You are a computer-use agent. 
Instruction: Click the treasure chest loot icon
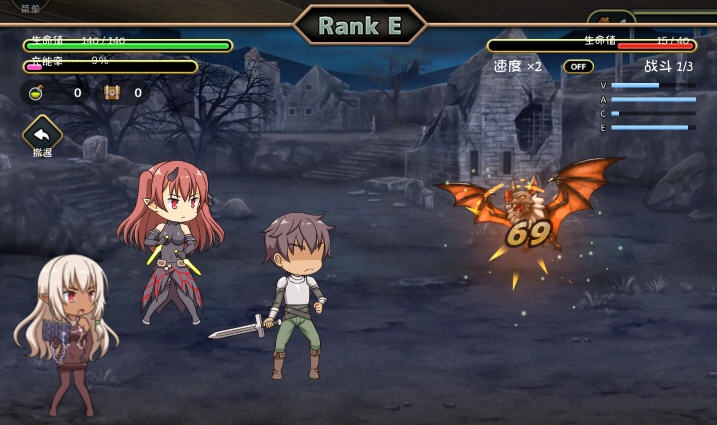112,93
